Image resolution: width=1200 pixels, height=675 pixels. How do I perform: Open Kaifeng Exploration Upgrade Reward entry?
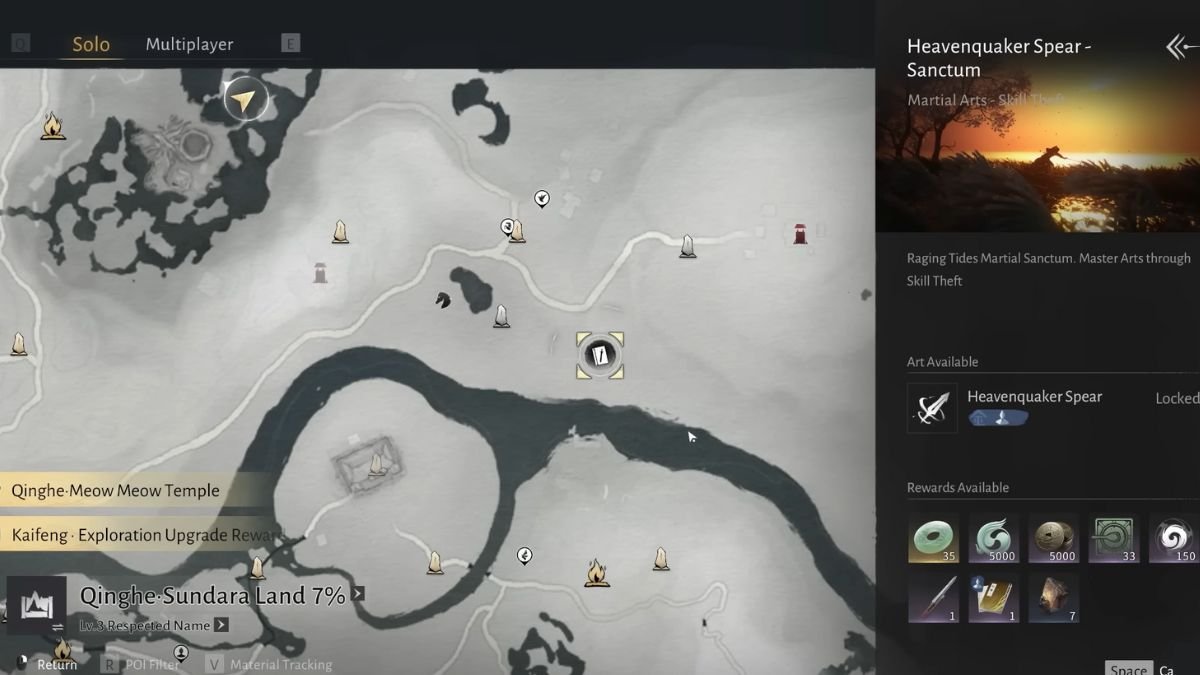tap(140, 535)
